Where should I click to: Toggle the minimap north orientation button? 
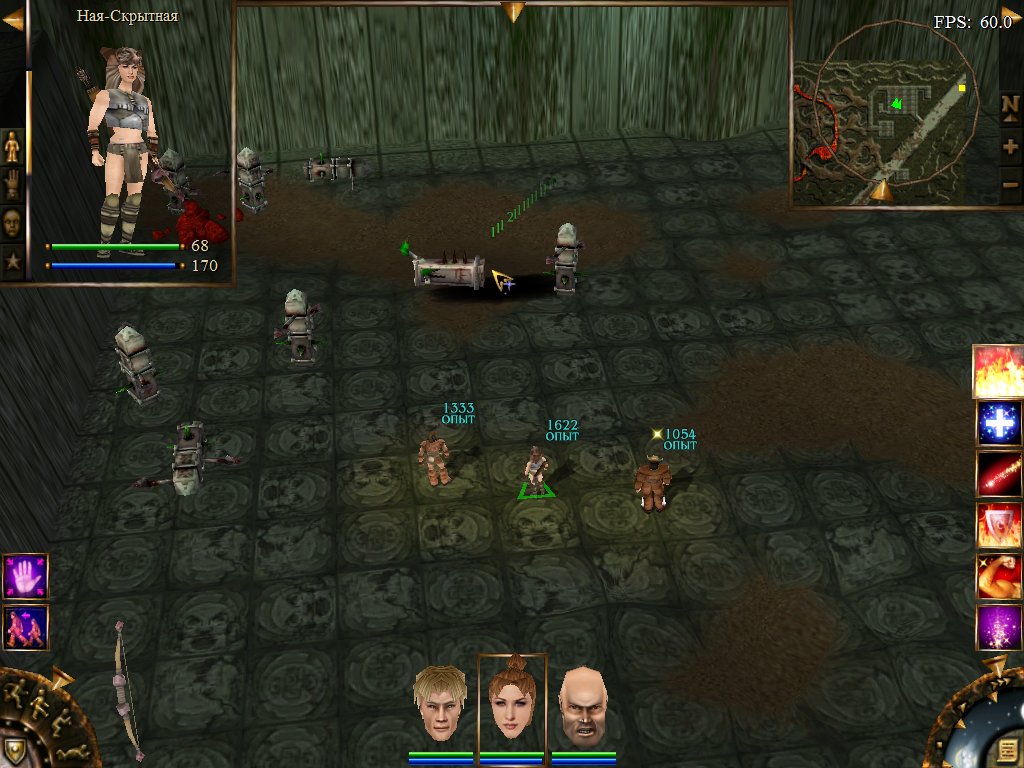tap(1010, 106)
